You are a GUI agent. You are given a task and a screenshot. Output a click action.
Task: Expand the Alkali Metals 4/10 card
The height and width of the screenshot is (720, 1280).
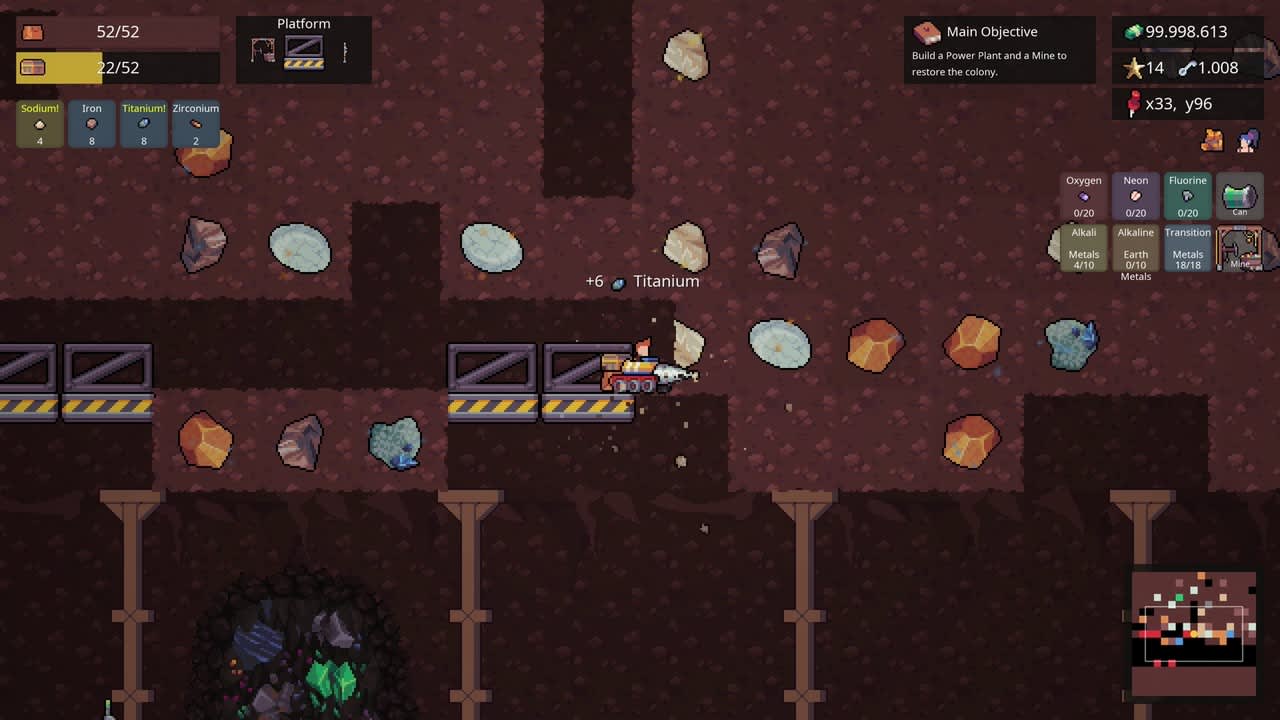click(1083, 248)
